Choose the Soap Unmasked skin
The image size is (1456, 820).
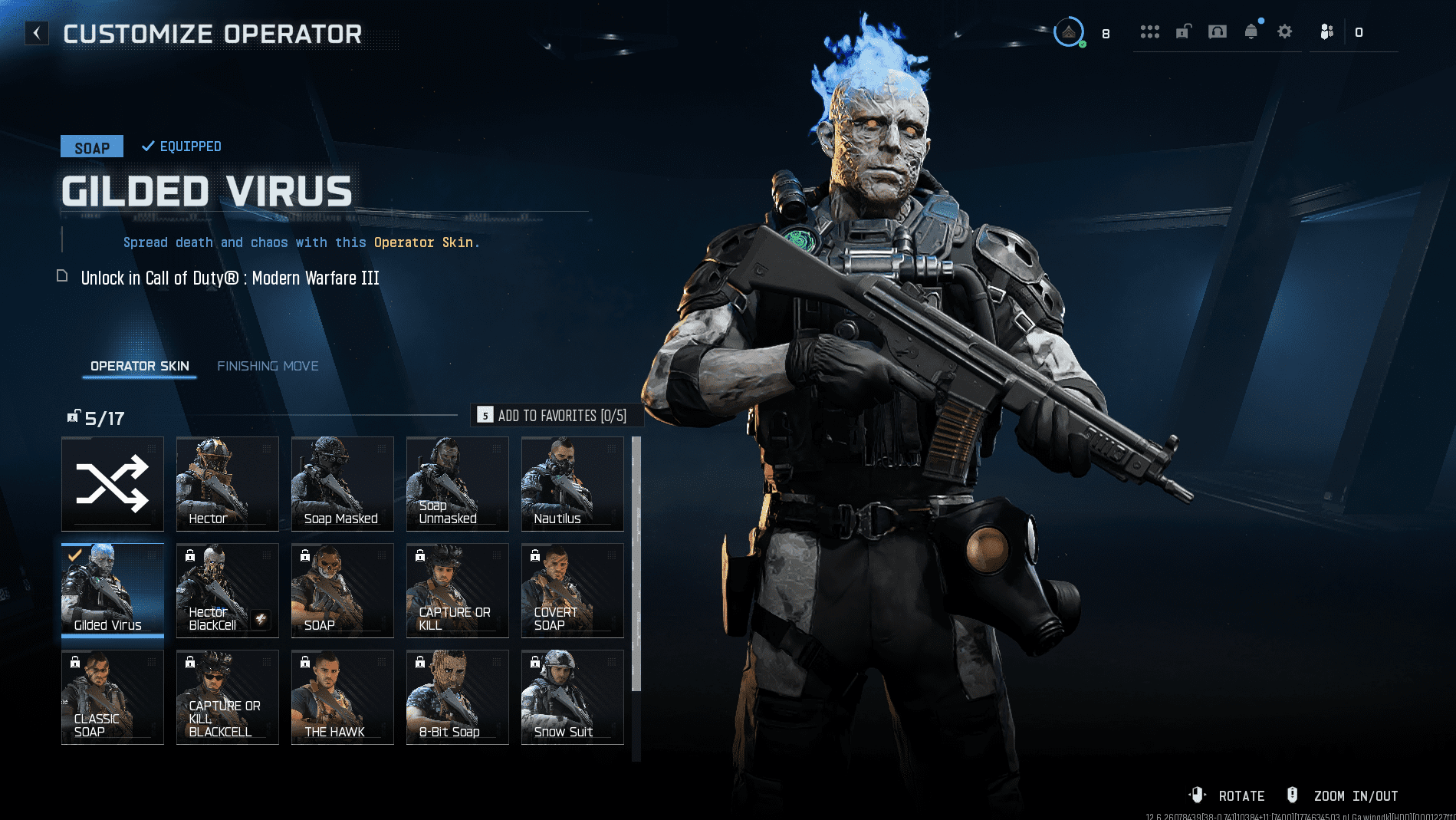click(x=458, y=484)
